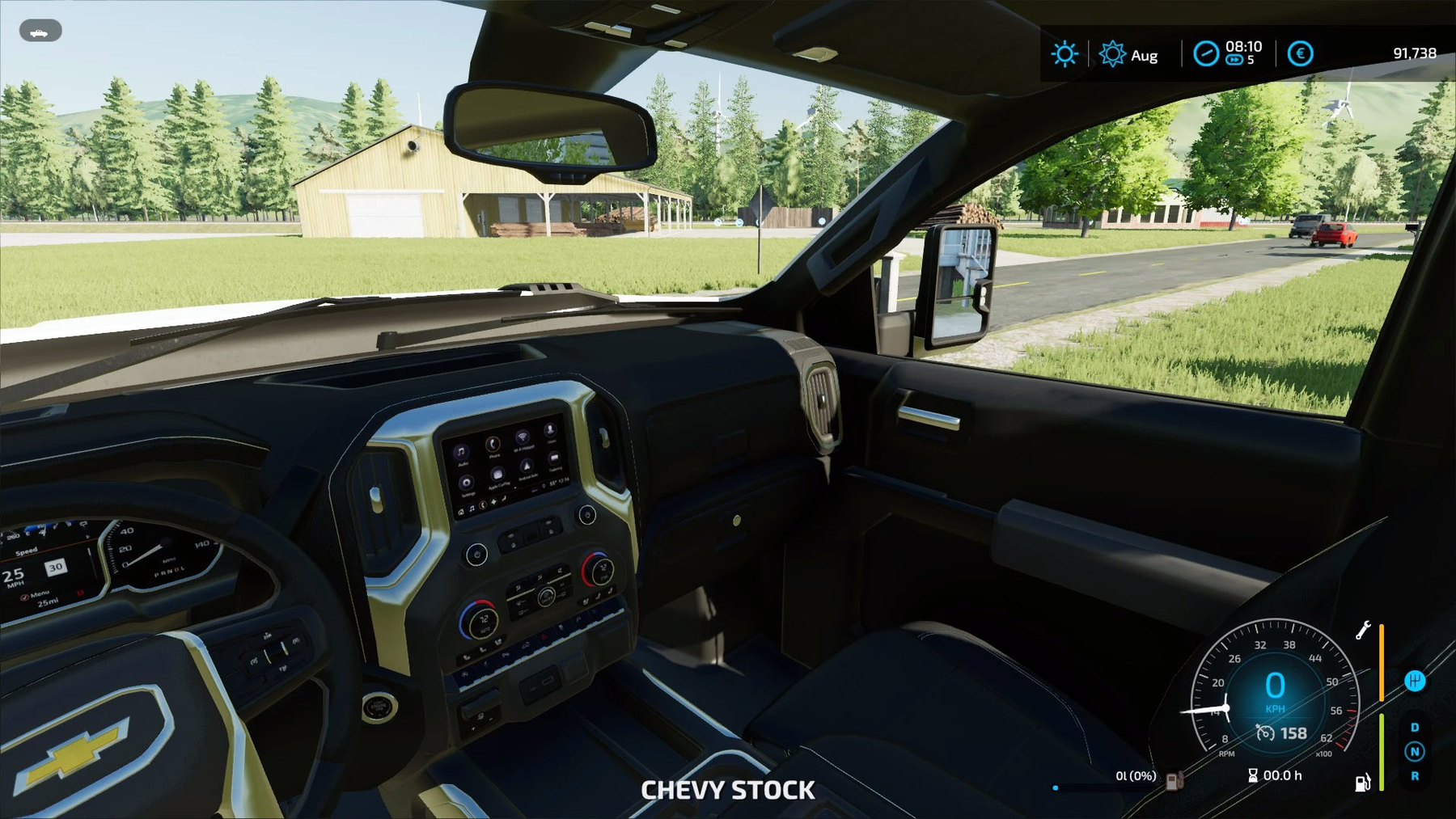Select the R reverse gear indicator

point(1415,776)
